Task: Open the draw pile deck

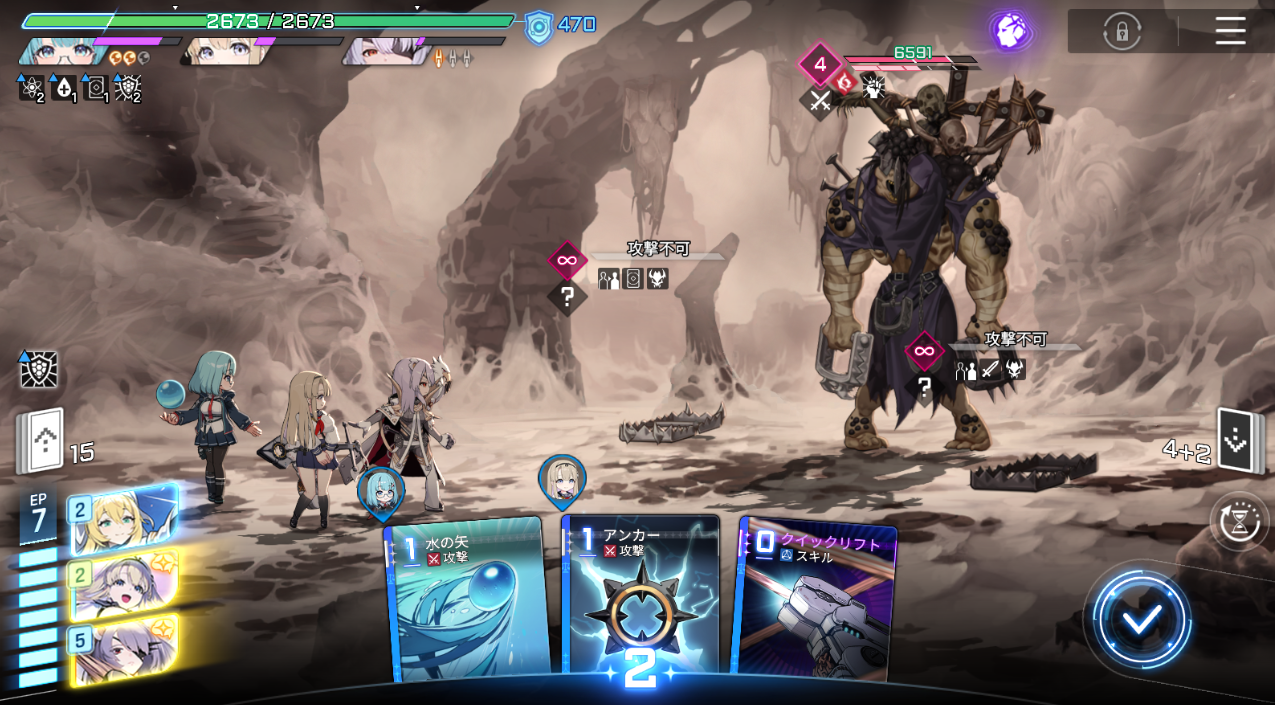Action: click(41, 442)
